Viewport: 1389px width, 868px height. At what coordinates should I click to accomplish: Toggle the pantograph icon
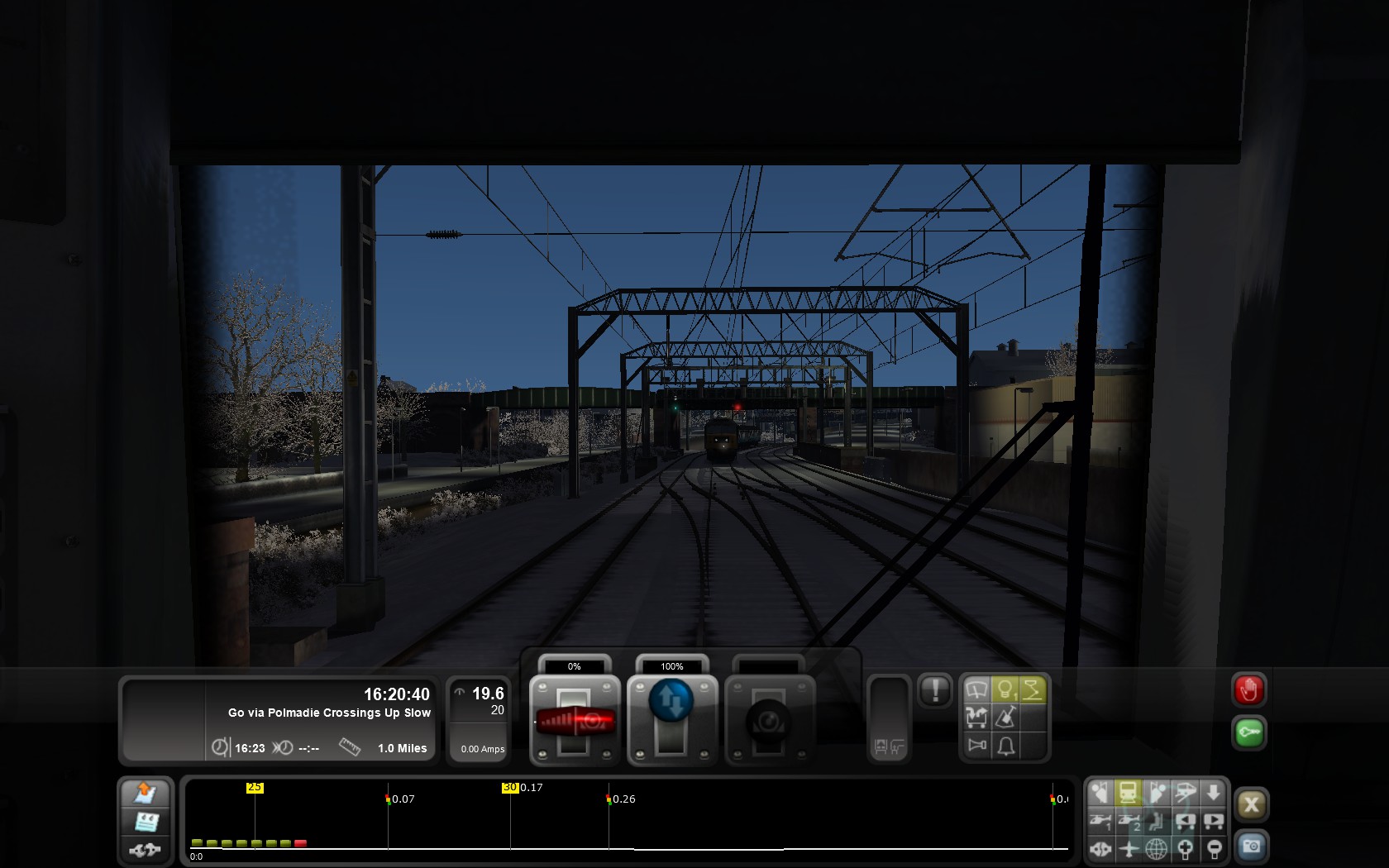1033,690
